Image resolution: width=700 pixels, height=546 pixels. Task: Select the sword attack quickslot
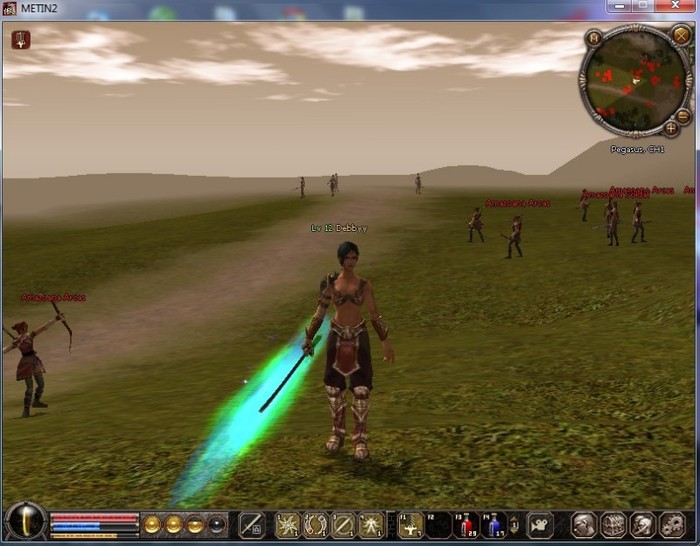coord(252,524)
